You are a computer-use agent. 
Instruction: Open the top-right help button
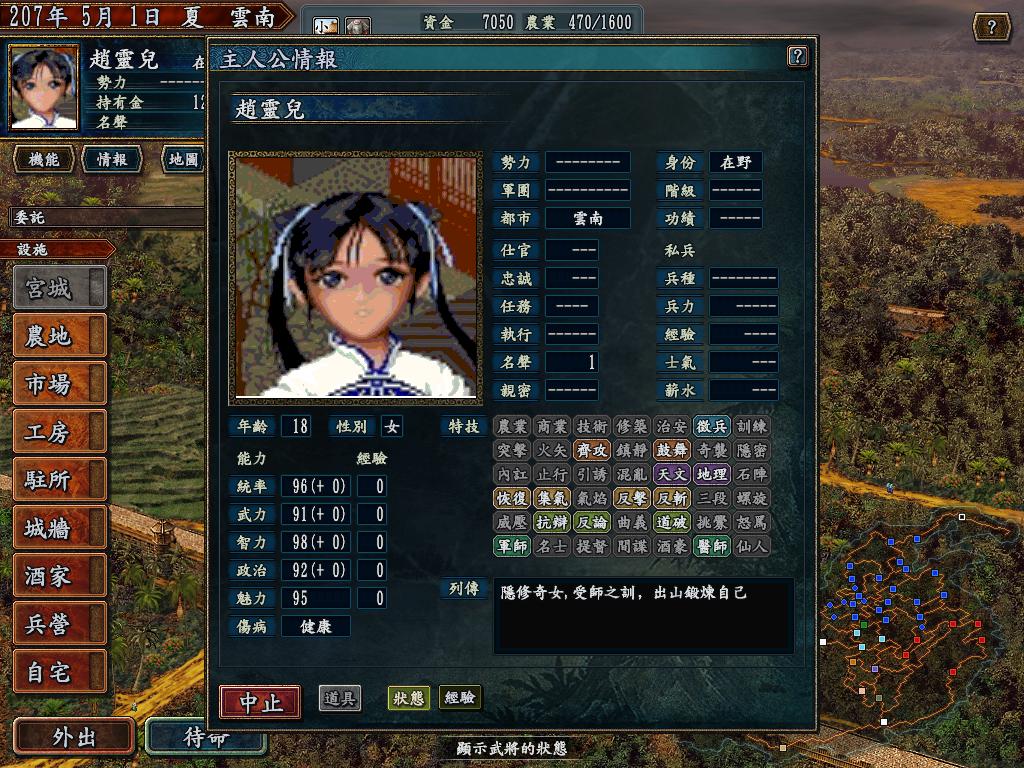(x=991, y=27)
